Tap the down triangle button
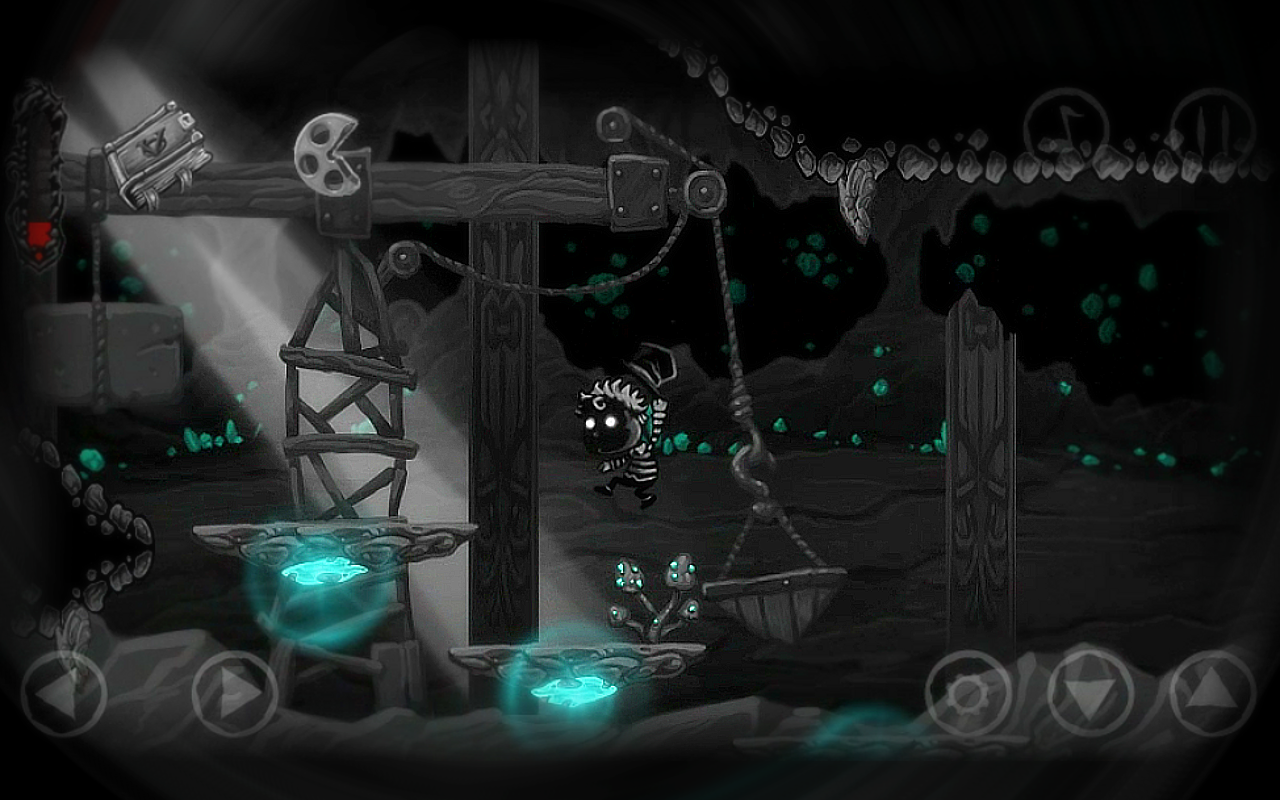The height and width of the screenshot is (800, 1280). pos(1090,692)
